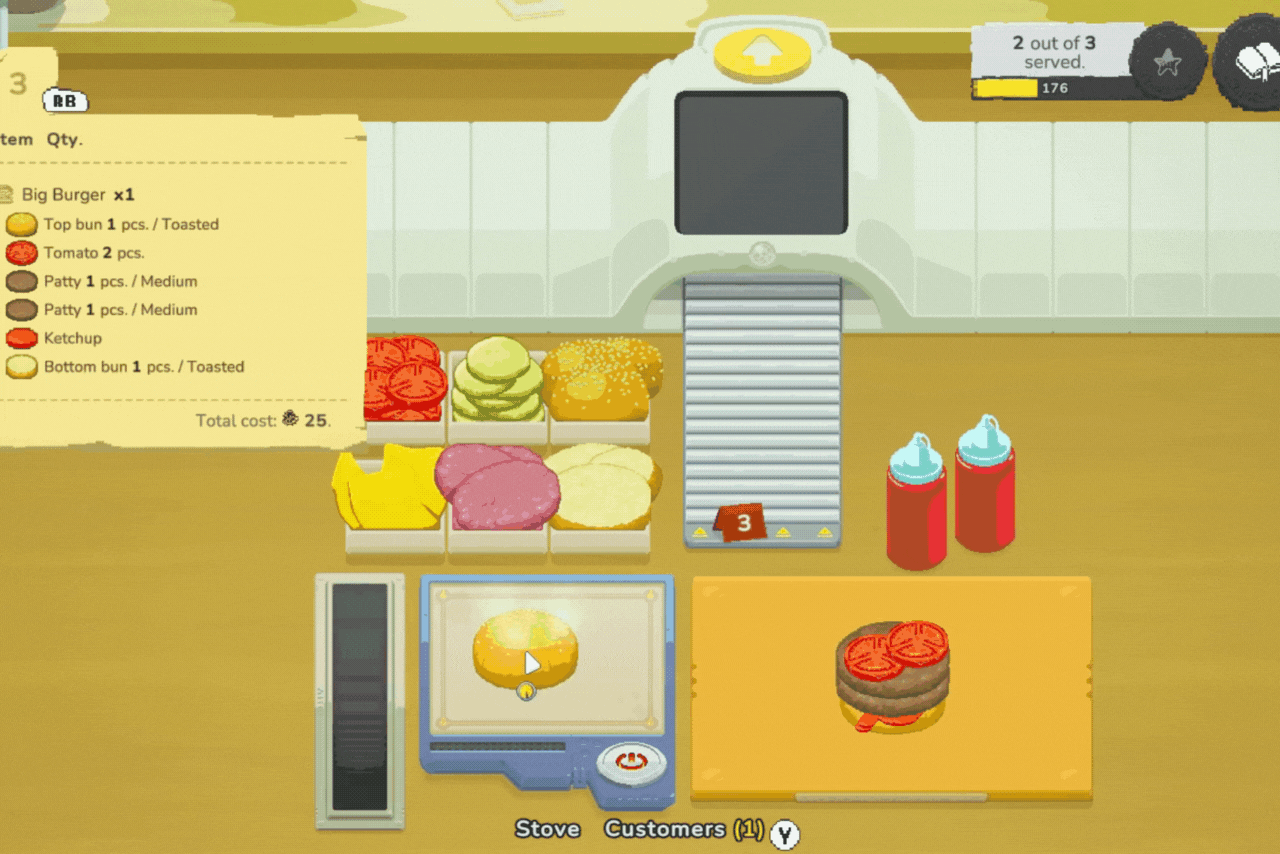Click the number 3 order tag on the conveyor
Image resolution: width=1280 pixels, height=854 pixels.
(740, 521)
